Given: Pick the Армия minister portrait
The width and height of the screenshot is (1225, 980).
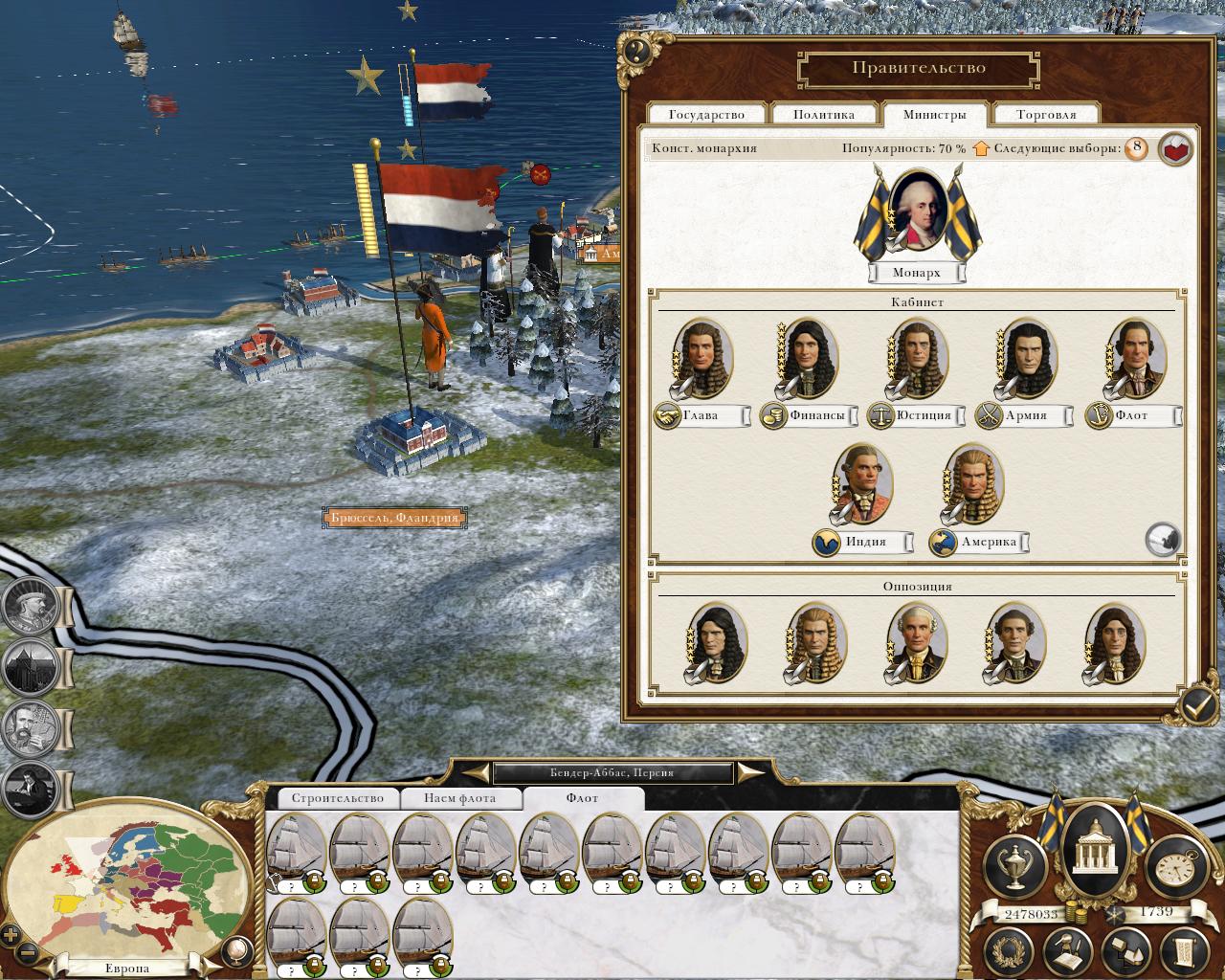Looking at the screenshot, I should (x=1025, y=358).
